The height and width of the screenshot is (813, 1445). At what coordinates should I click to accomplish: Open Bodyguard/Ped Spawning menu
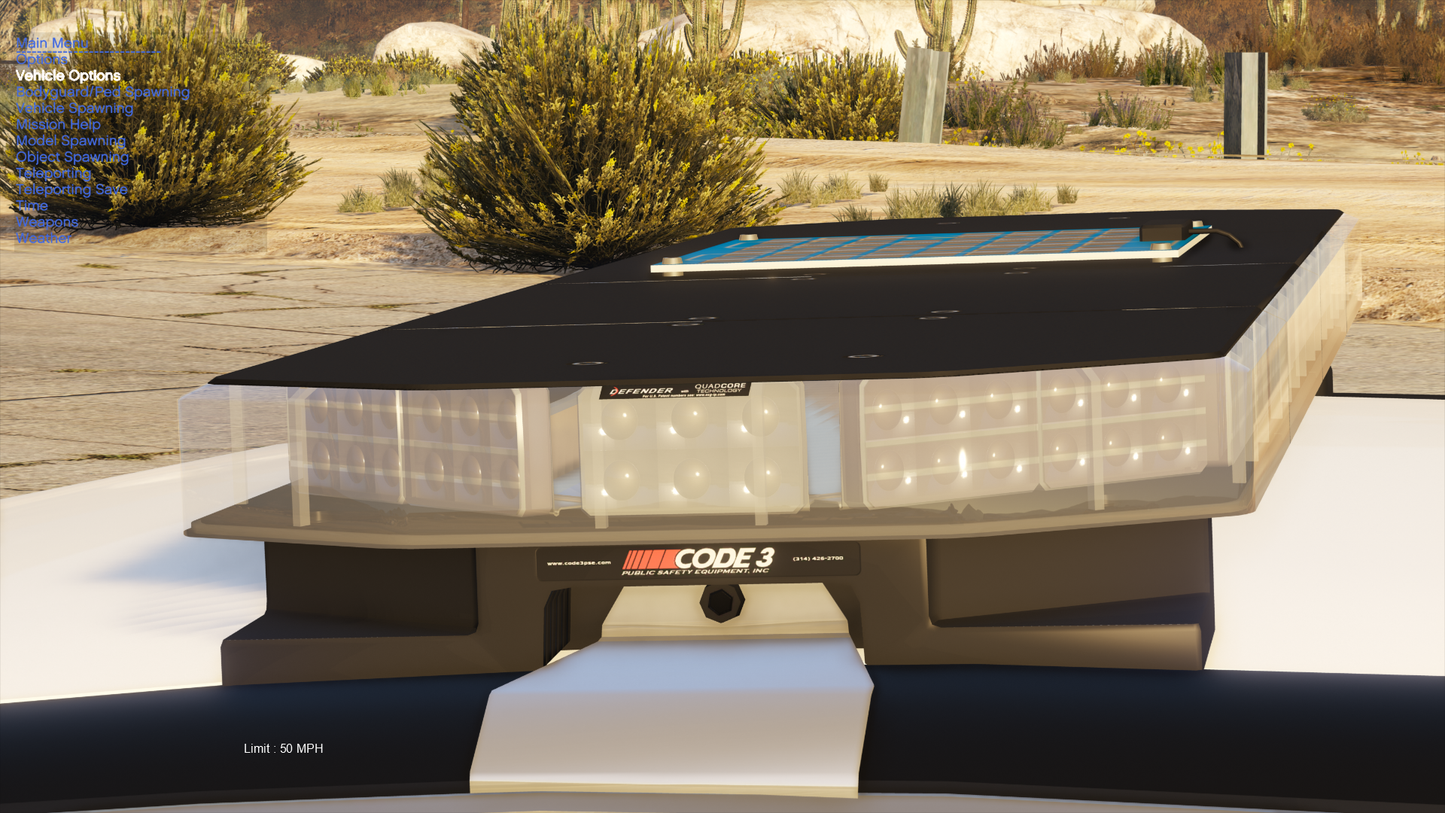103,92
